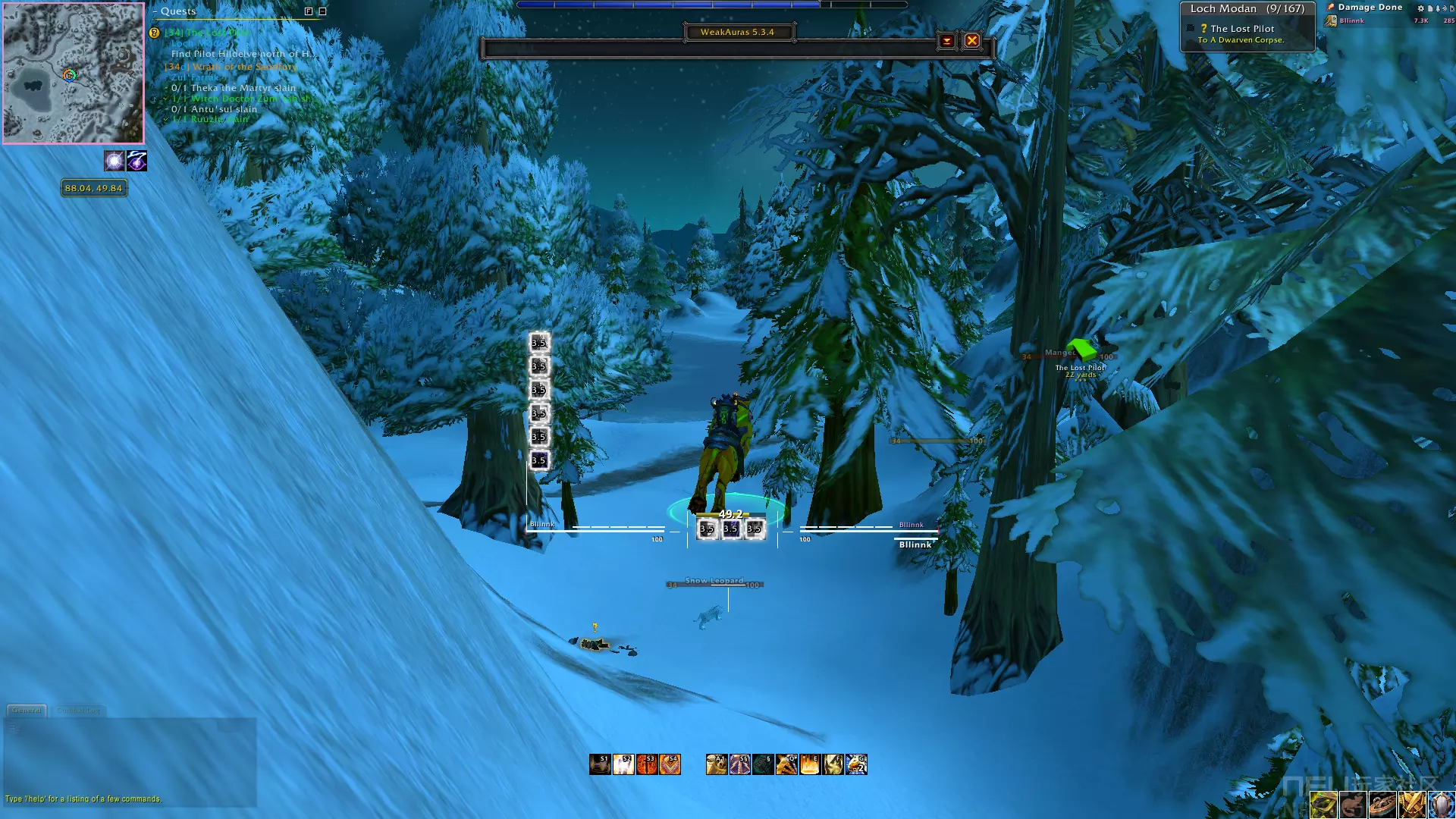Select the shield icon in the corner bar
Image resolution: width=1456 pixels, height=819 pixels.
coord(1441,805)
